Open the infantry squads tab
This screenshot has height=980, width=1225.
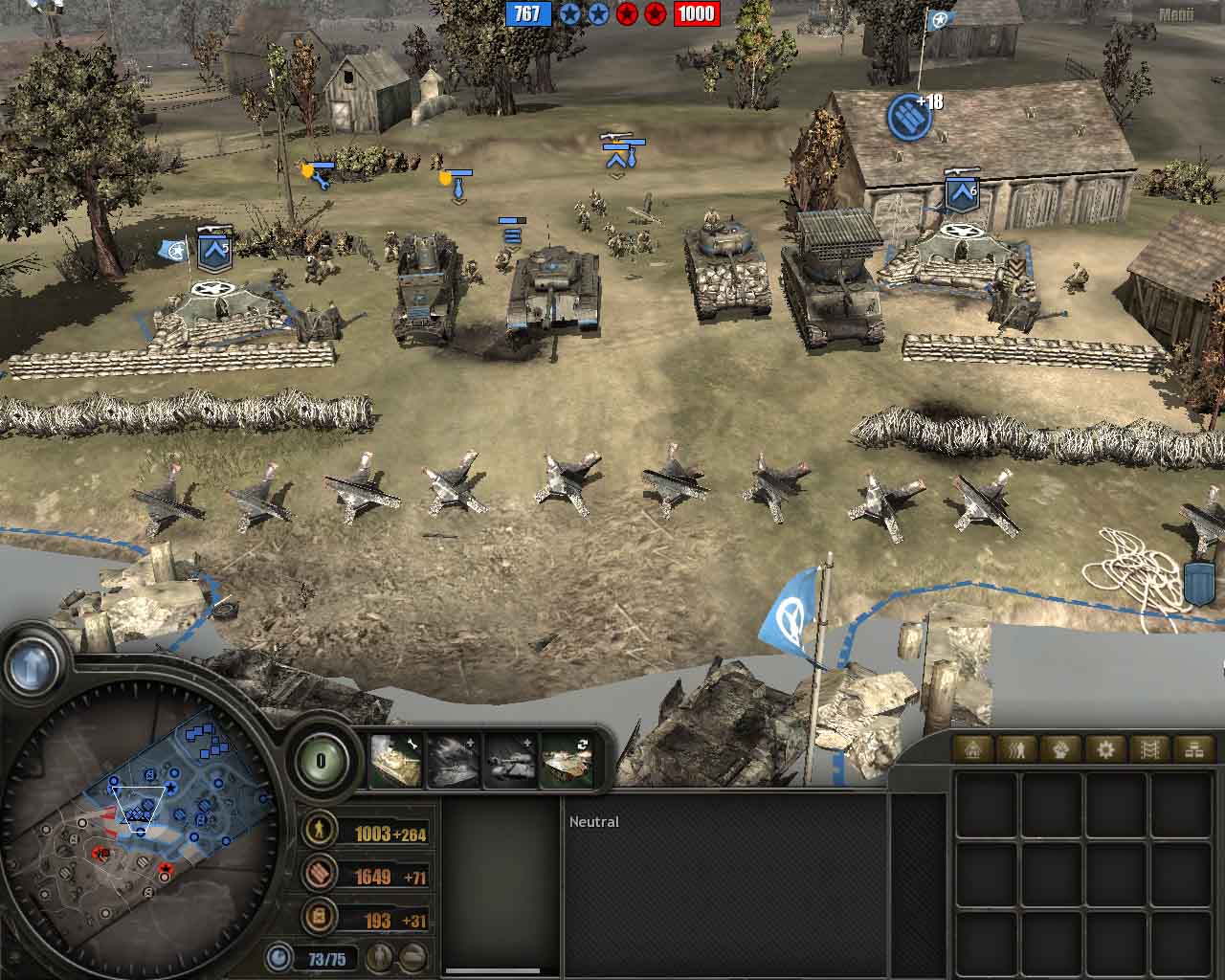pyautogui.click(x=1018, y=749)
